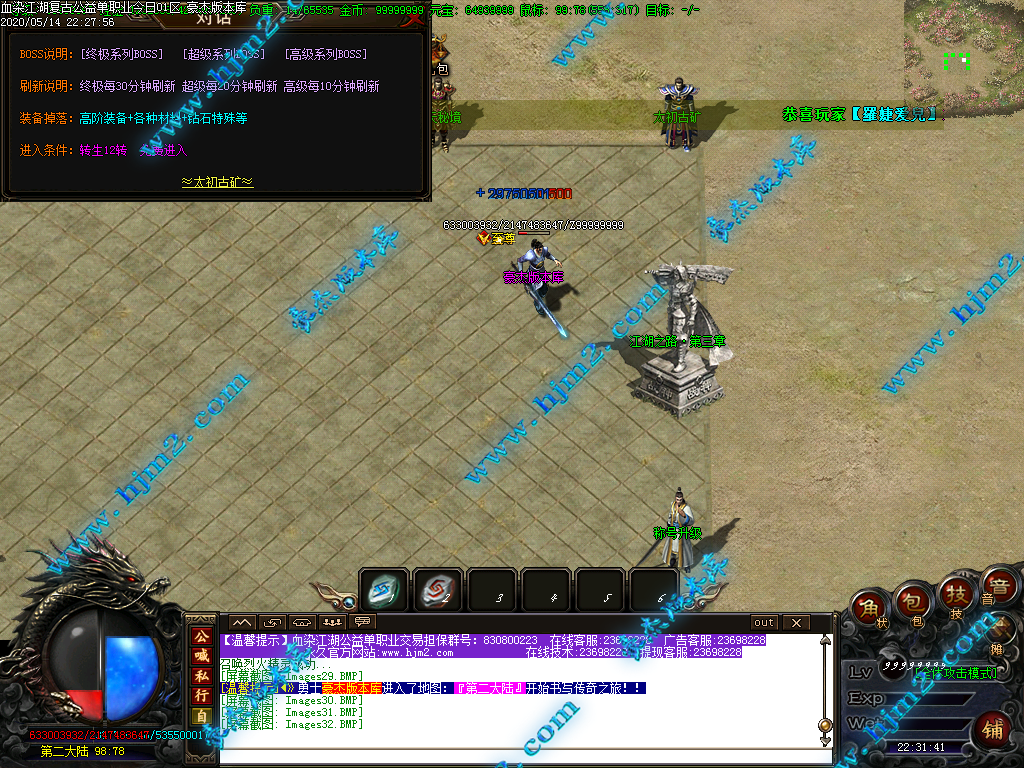The width and height of the screenshot is (1024, 768).
Task: Open the 角 character status panel
Action: [871, 608]
